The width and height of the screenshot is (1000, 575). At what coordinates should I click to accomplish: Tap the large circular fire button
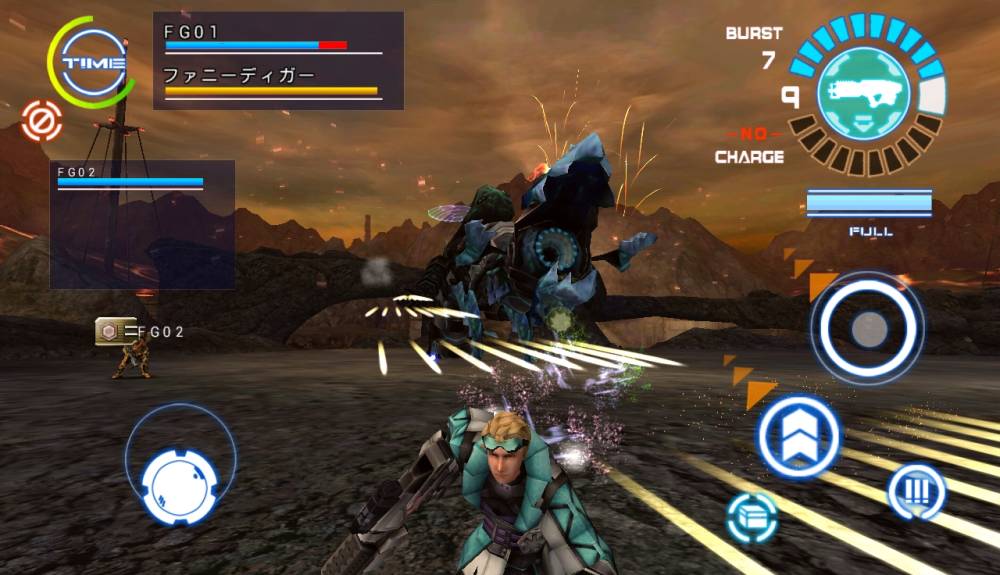tap(867, 326)
